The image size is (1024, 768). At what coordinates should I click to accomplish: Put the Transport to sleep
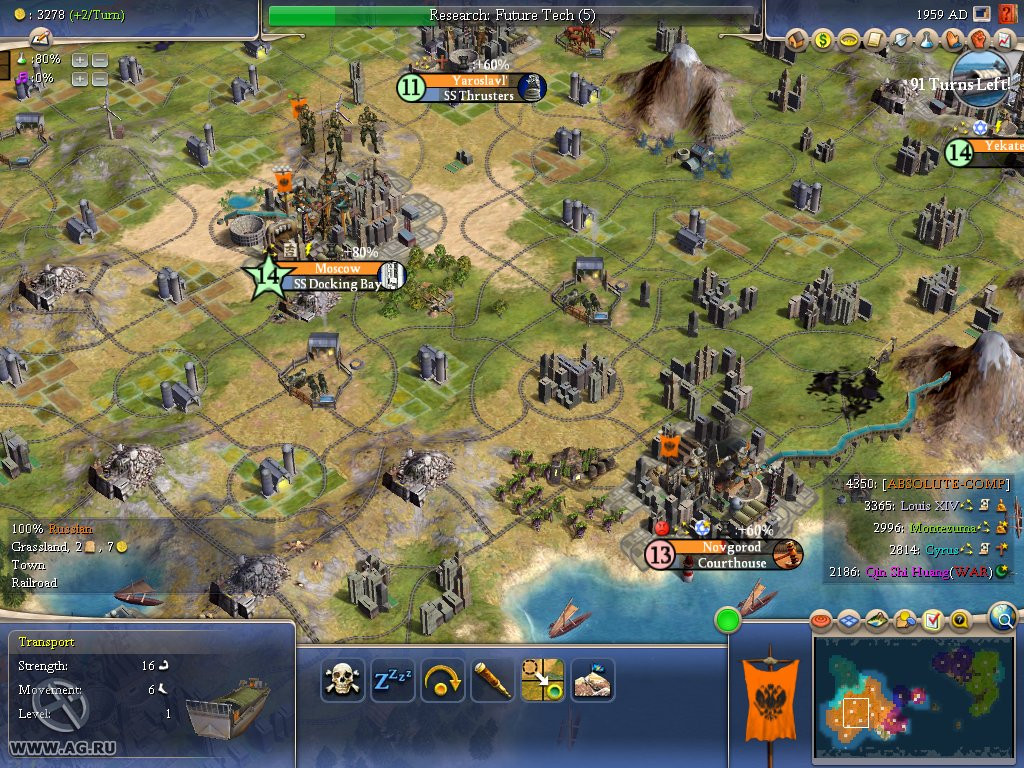(392, 681)
